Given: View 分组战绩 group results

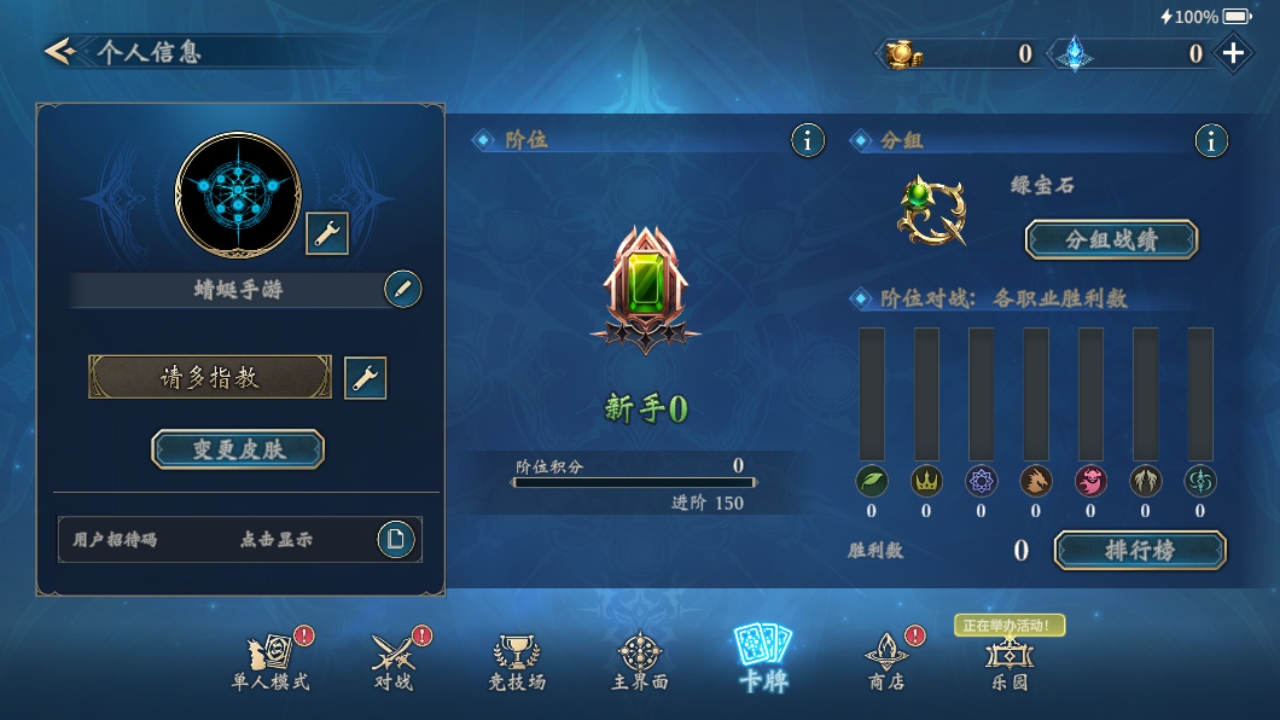Looking at the screenshot, I should point(1110,240).
